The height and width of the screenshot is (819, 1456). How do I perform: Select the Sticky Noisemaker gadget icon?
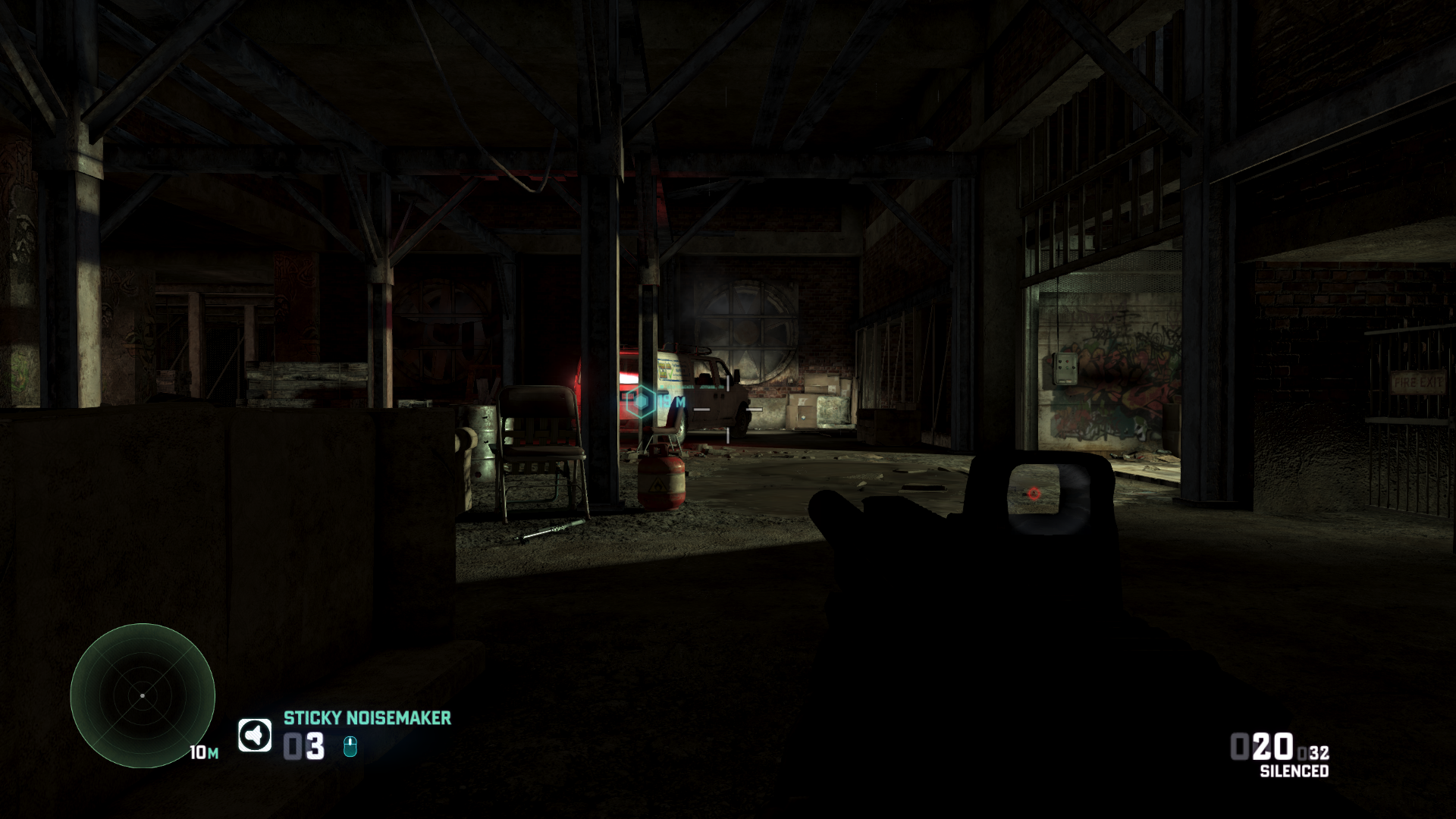[255, 735]
